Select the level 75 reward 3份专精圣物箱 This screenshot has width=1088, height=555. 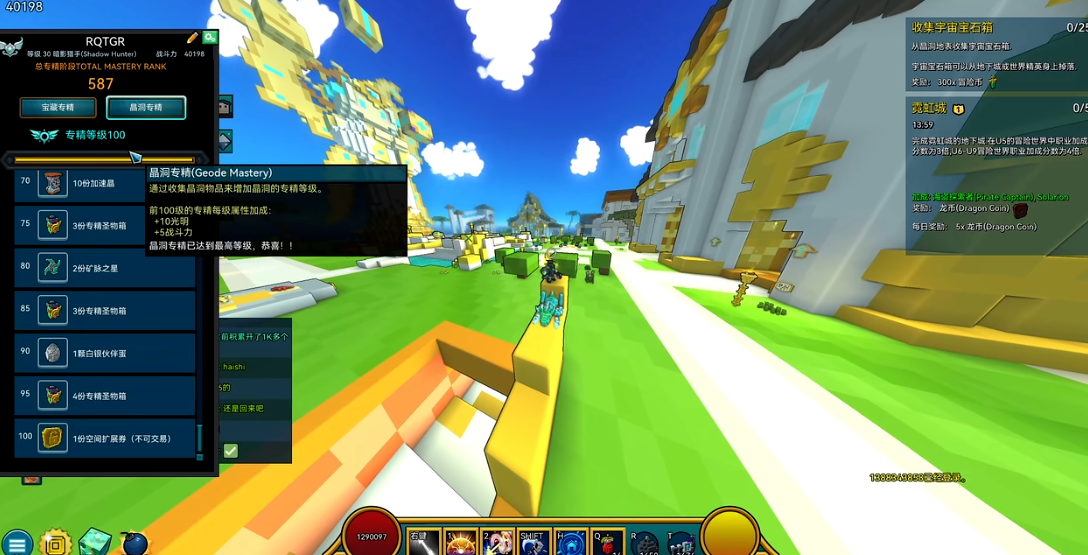(x=105, y=226)
